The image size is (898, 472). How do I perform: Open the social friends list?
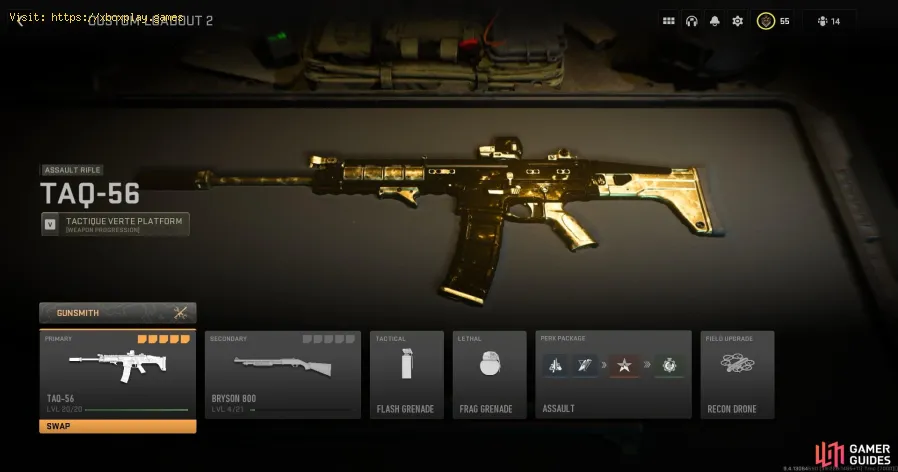pos(828,21)
